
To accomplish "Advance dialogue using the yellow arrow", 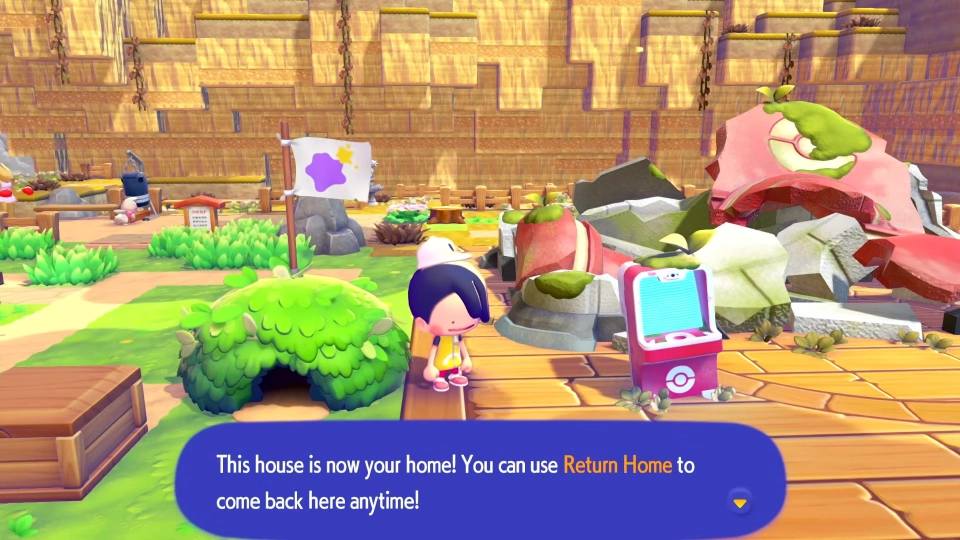I will [740, 502].
